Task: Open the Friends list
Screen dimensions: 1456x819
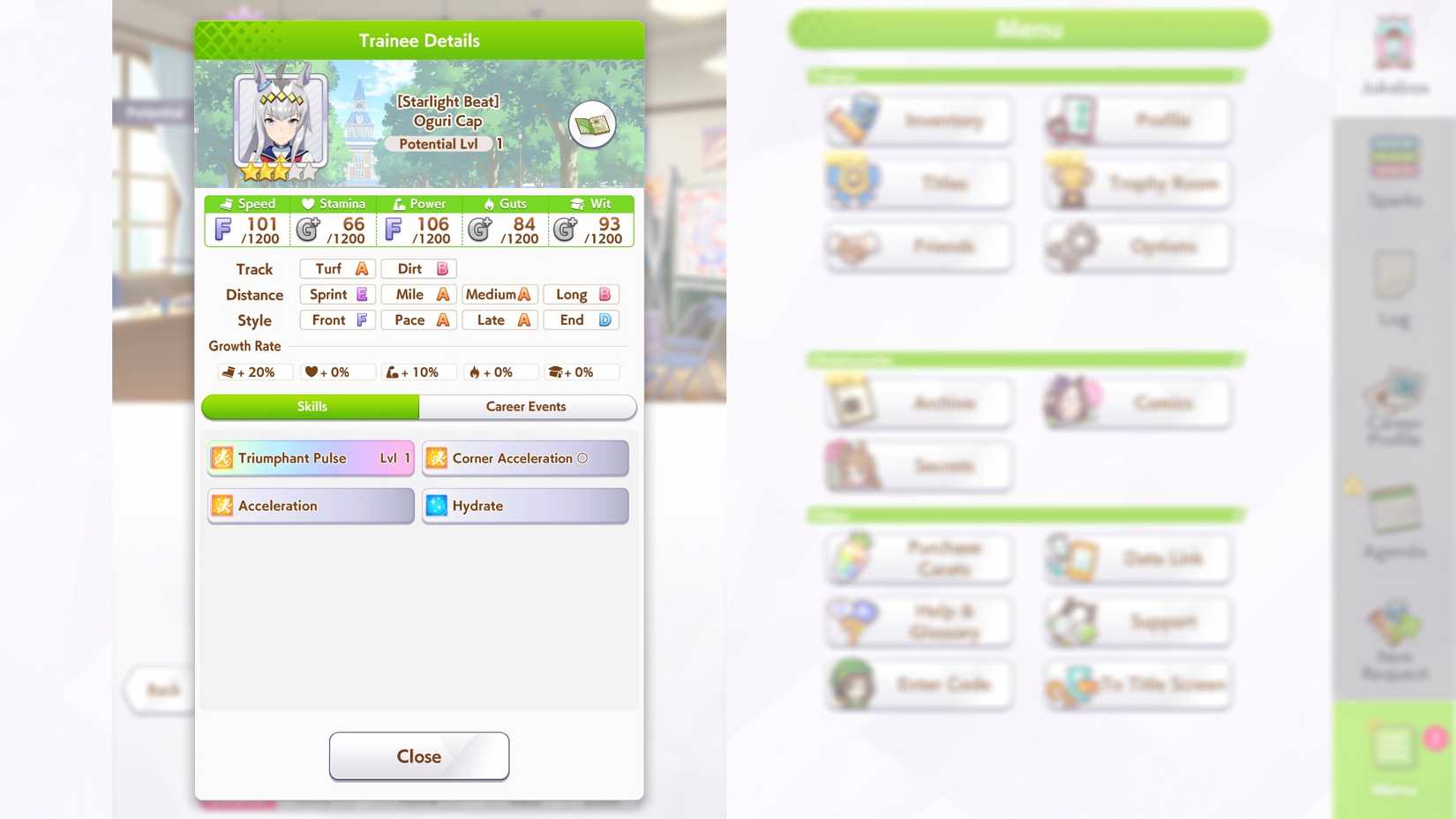Action: tap(918, 247)
